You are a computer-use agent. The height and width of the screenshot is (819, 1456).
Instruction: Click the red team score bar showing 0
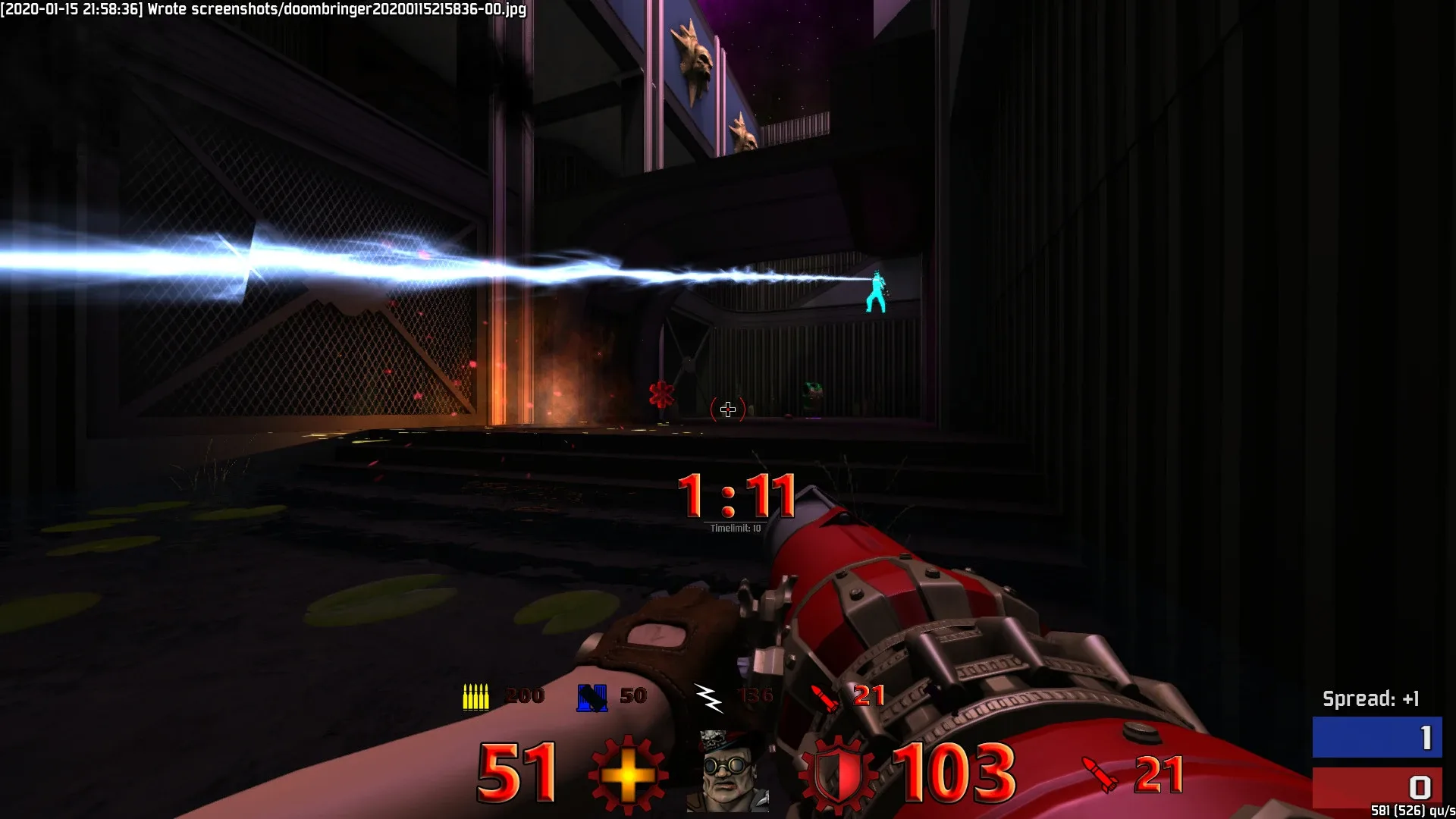pyautogui.click(x=1376, y=786)
